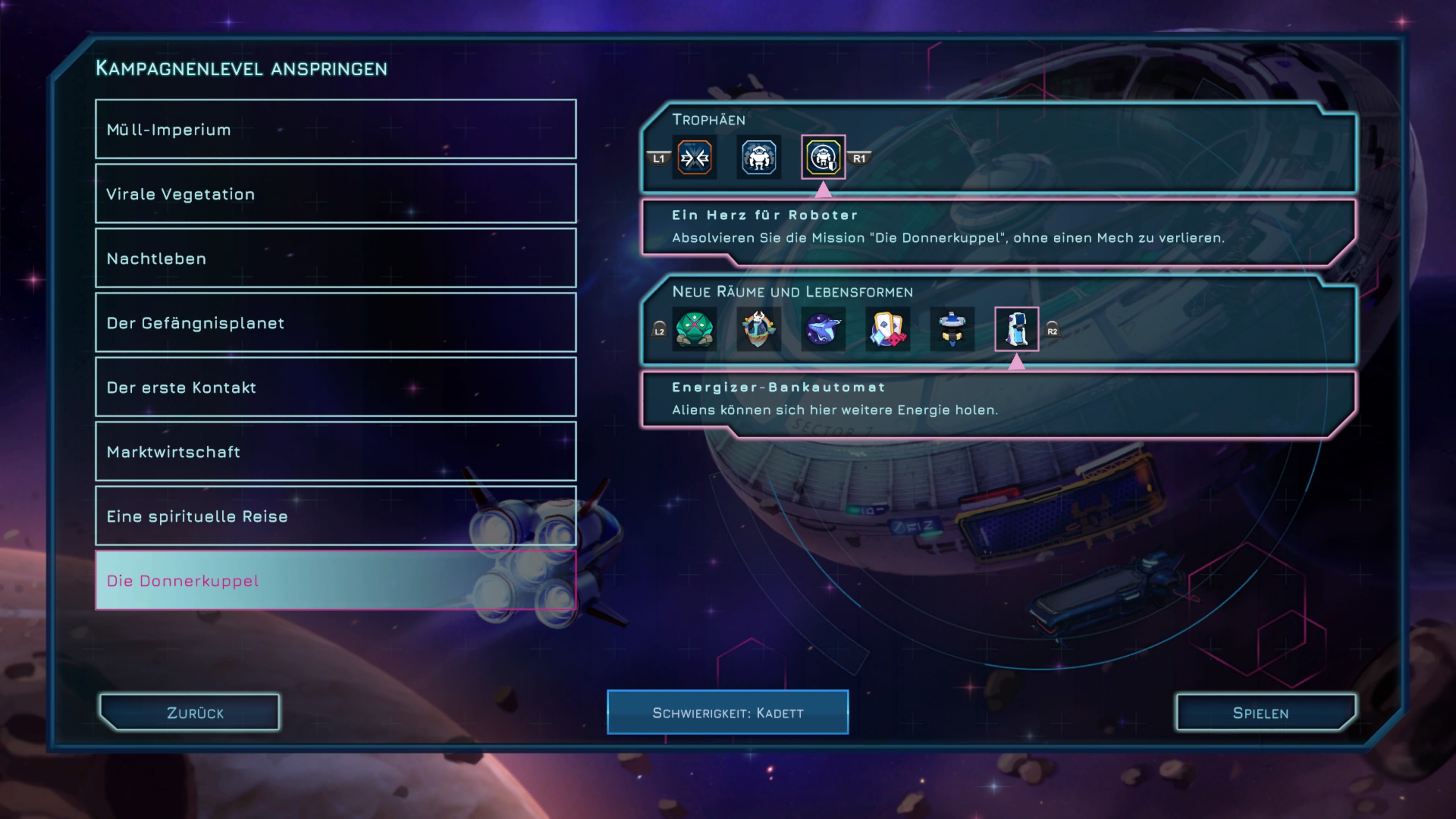Pick the Nachtleben level entry
This screenshot has width=1456, height=819.
336,258
